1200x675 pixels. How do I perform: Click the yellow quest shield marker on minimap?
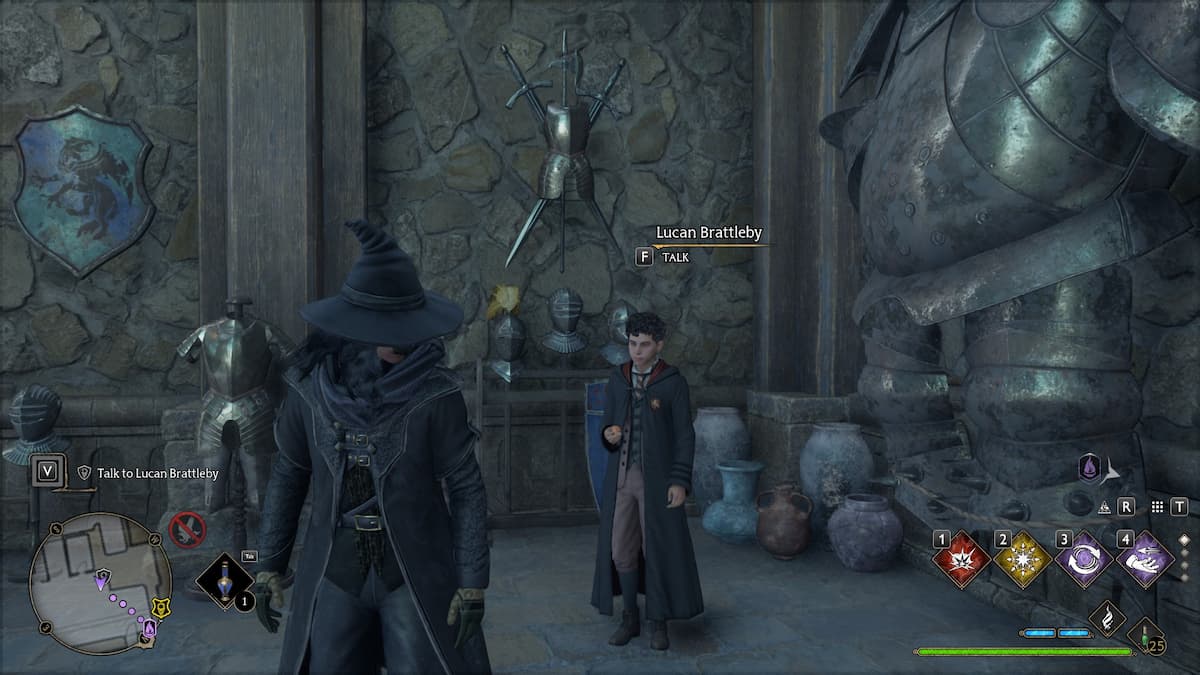(159, 607)
